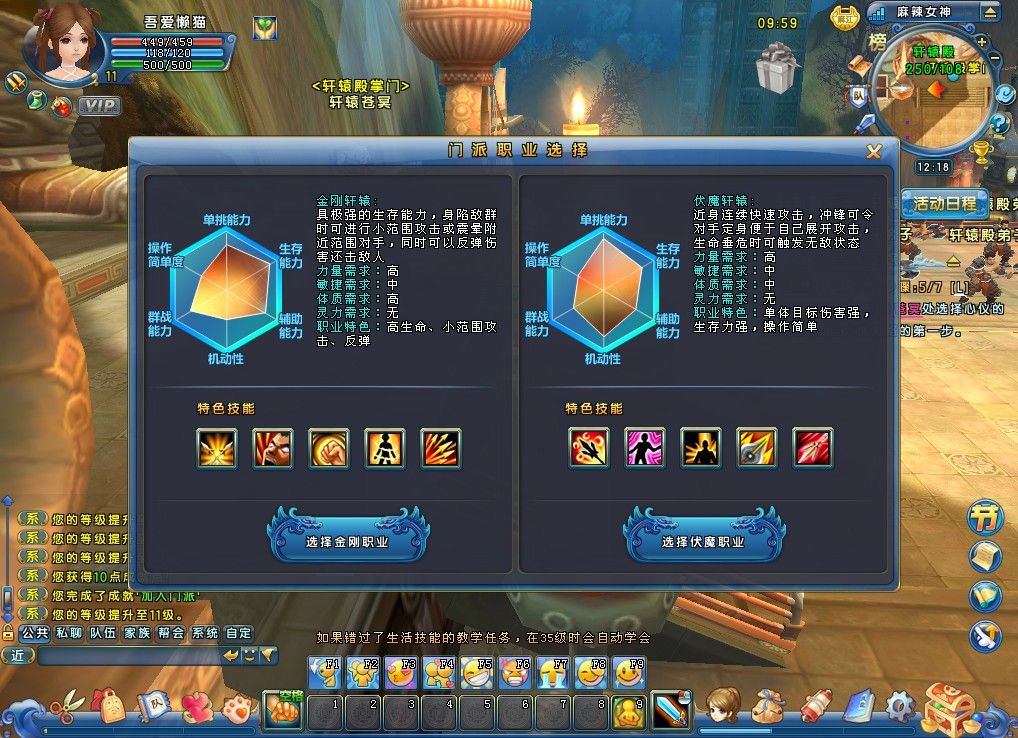Image resolution: width=1018 pixels, height=738 pixels.
Task: Switch chat to the 系统 tab
Action: pos(205,633)
